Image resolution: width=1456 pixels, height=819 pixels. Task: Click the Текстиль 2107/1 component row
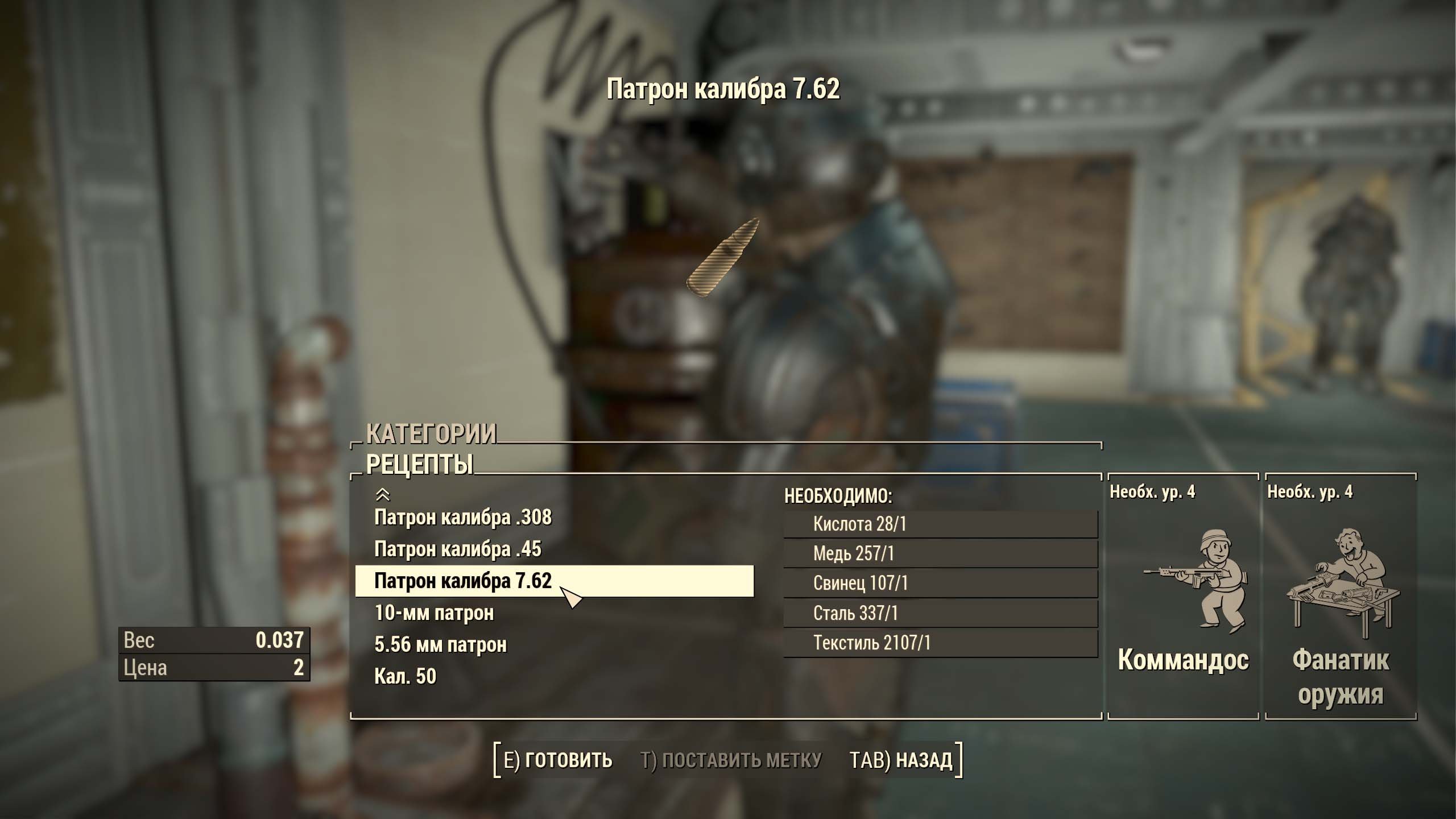(940, 643)
